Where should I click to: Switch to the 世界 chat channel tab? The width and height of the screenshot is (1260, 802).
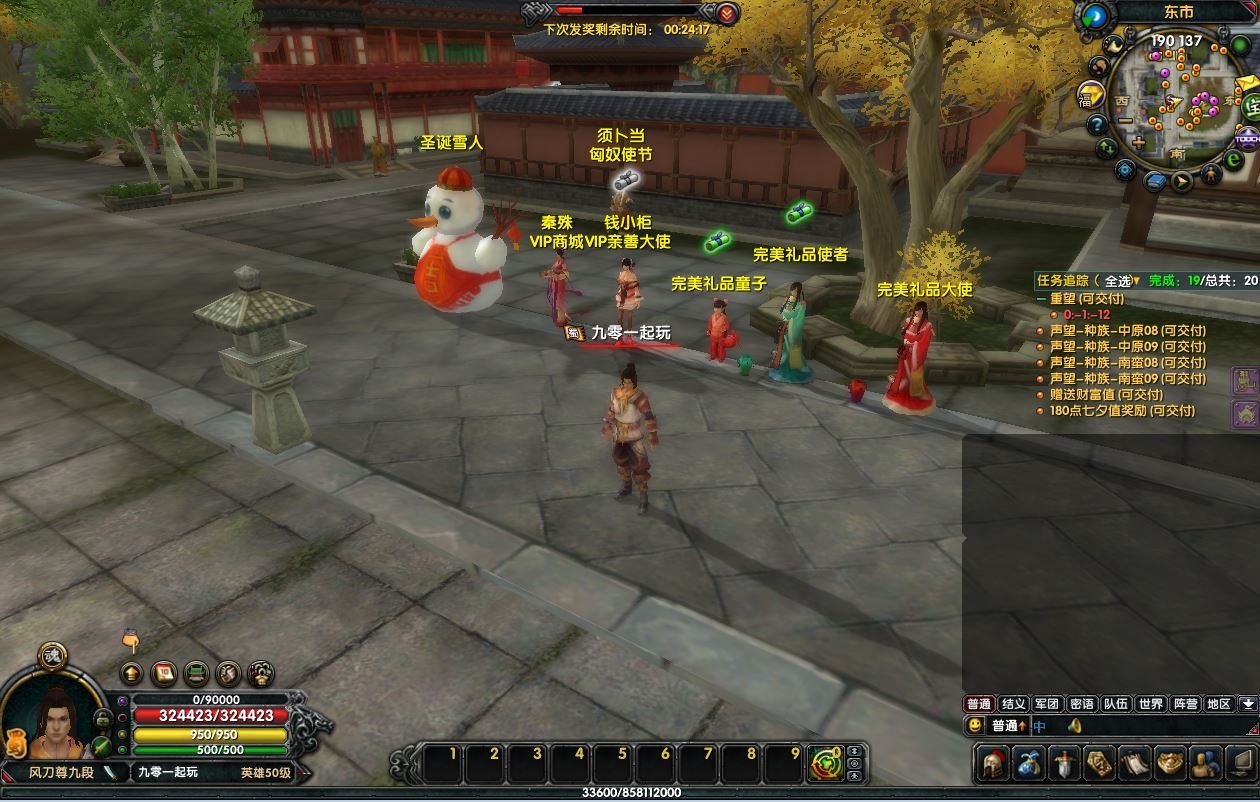point(1150,704)
